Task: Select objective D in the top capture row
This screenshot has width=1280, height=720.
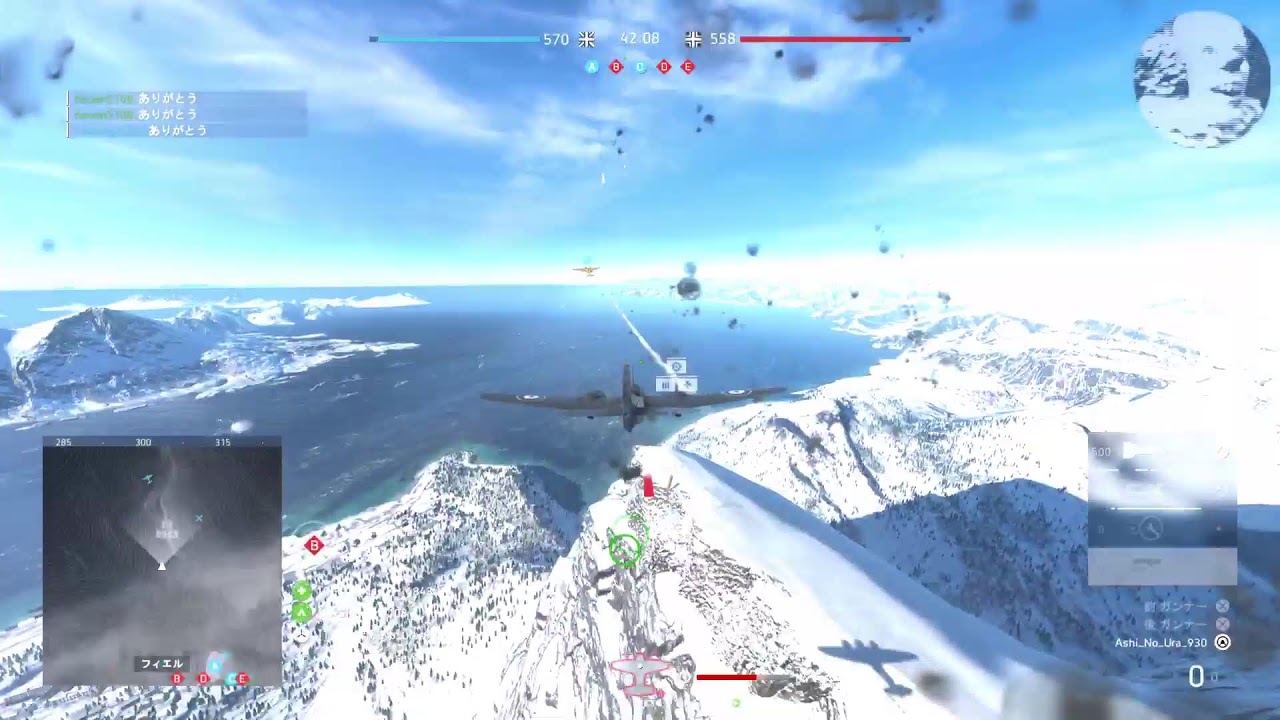Action: 664,67
